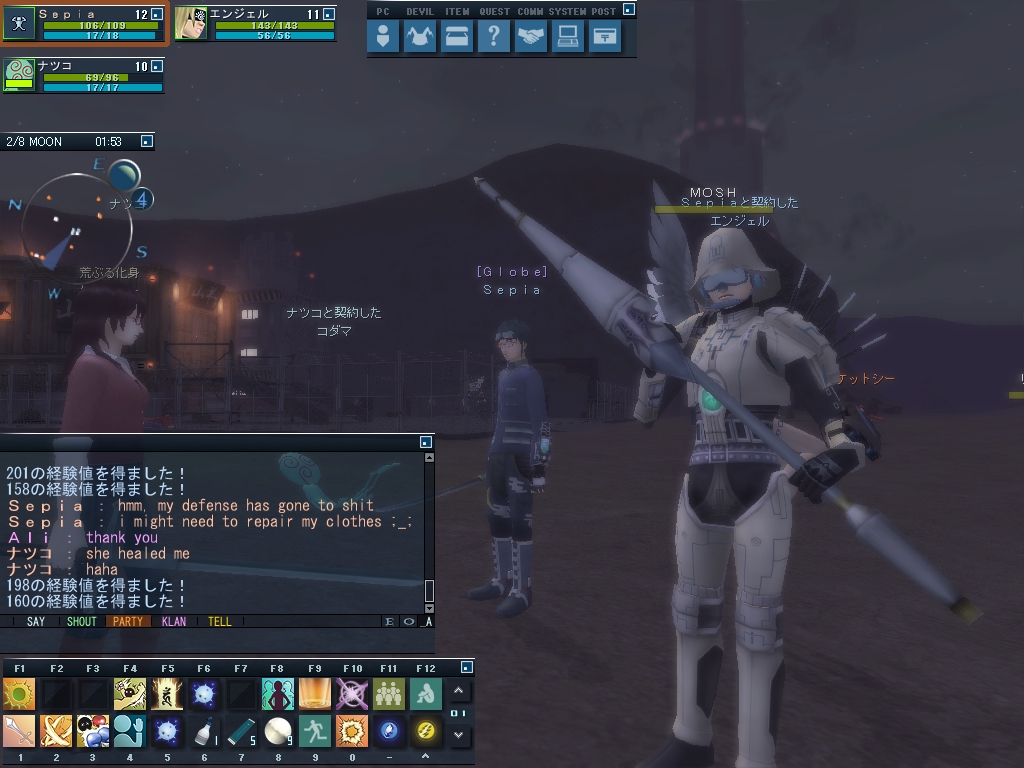
Task: Select Sepia's party portrait
Action: [x=19, y=24]
